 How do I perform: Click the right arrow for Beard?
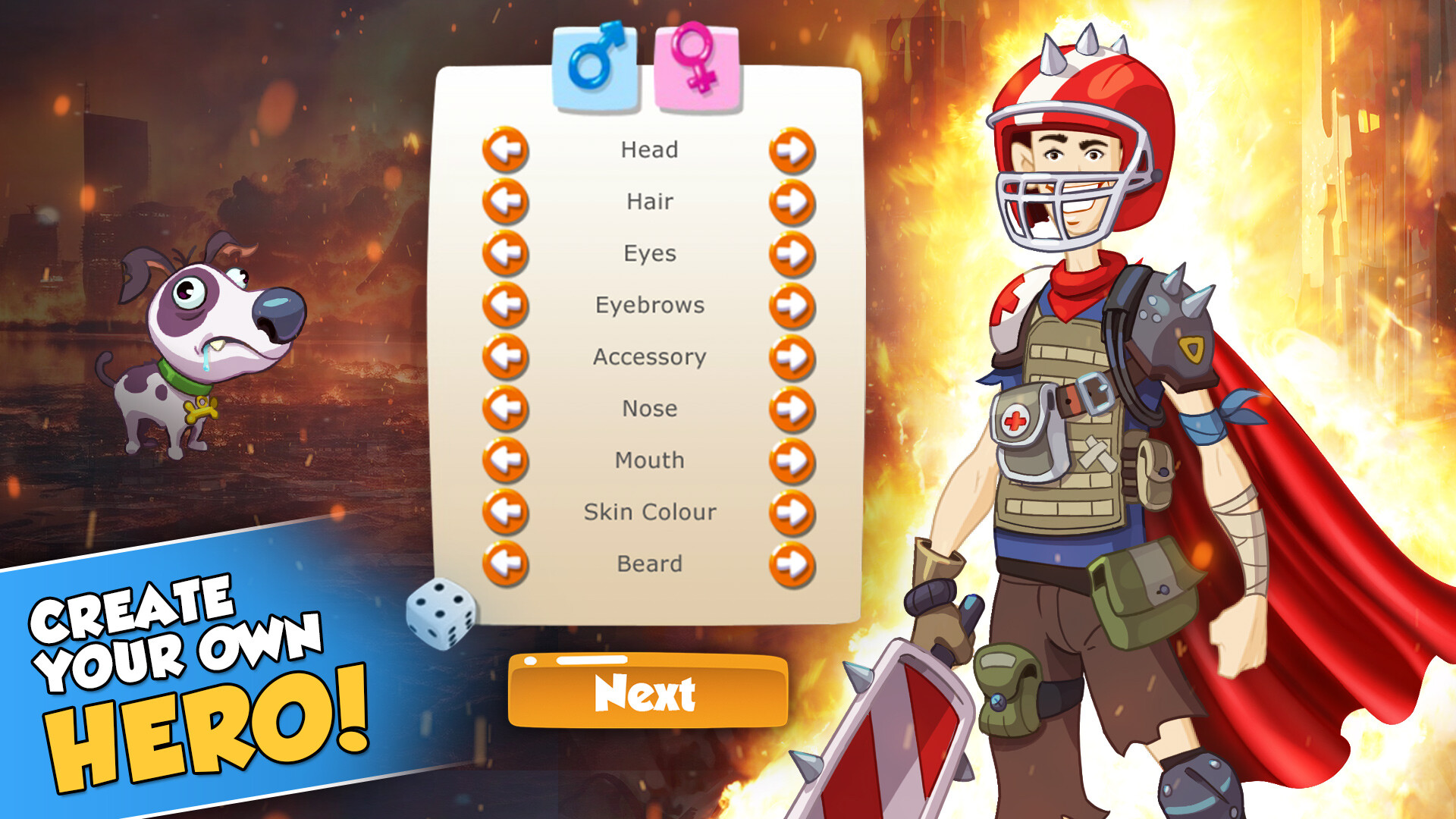tap(791, 562)
